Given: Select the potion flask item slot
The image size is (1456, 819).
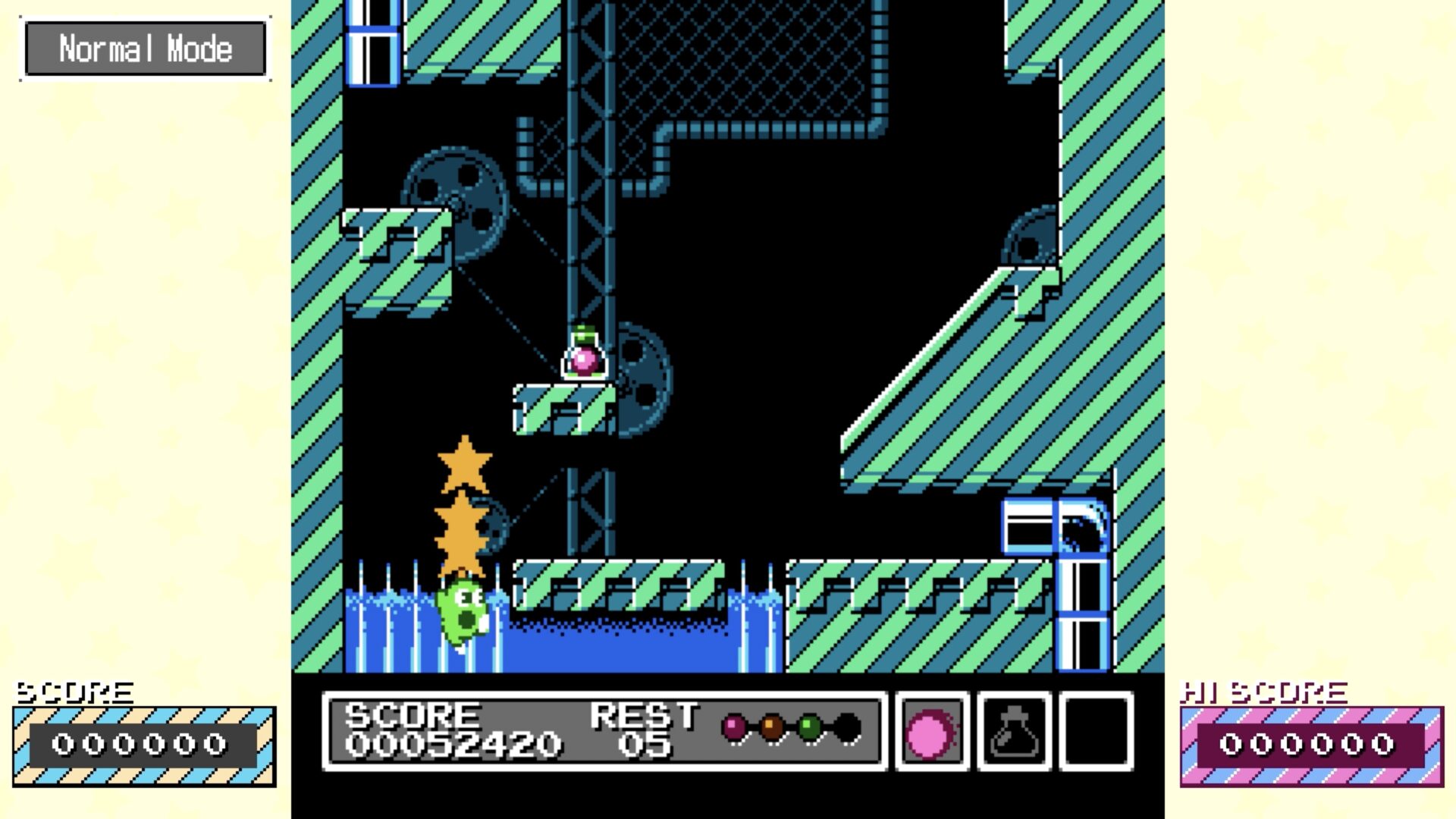Looking at the screenshot, I should point(1014,732).
